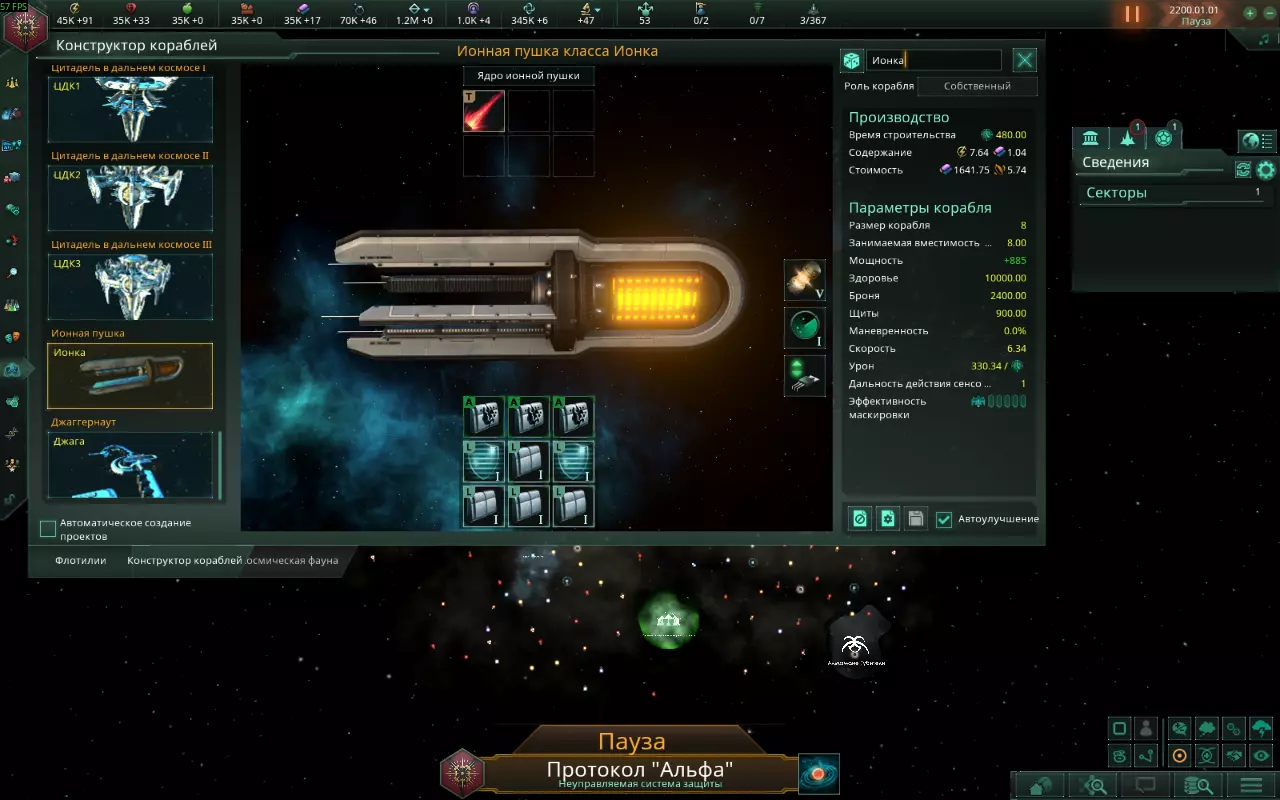Select the Ионка ship design thumbnail
The width and height of the screenshot is (1280, 800).
130,376
